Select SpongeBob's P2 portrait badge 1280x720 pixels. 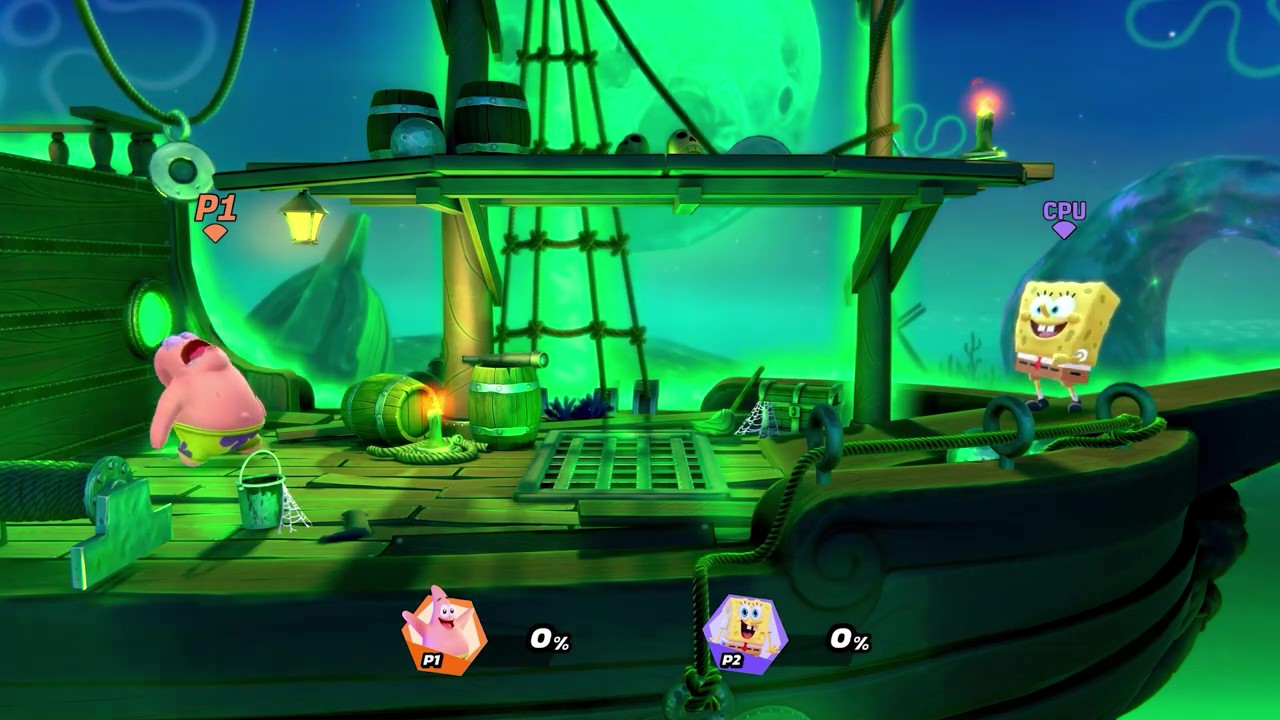(745, 632)
